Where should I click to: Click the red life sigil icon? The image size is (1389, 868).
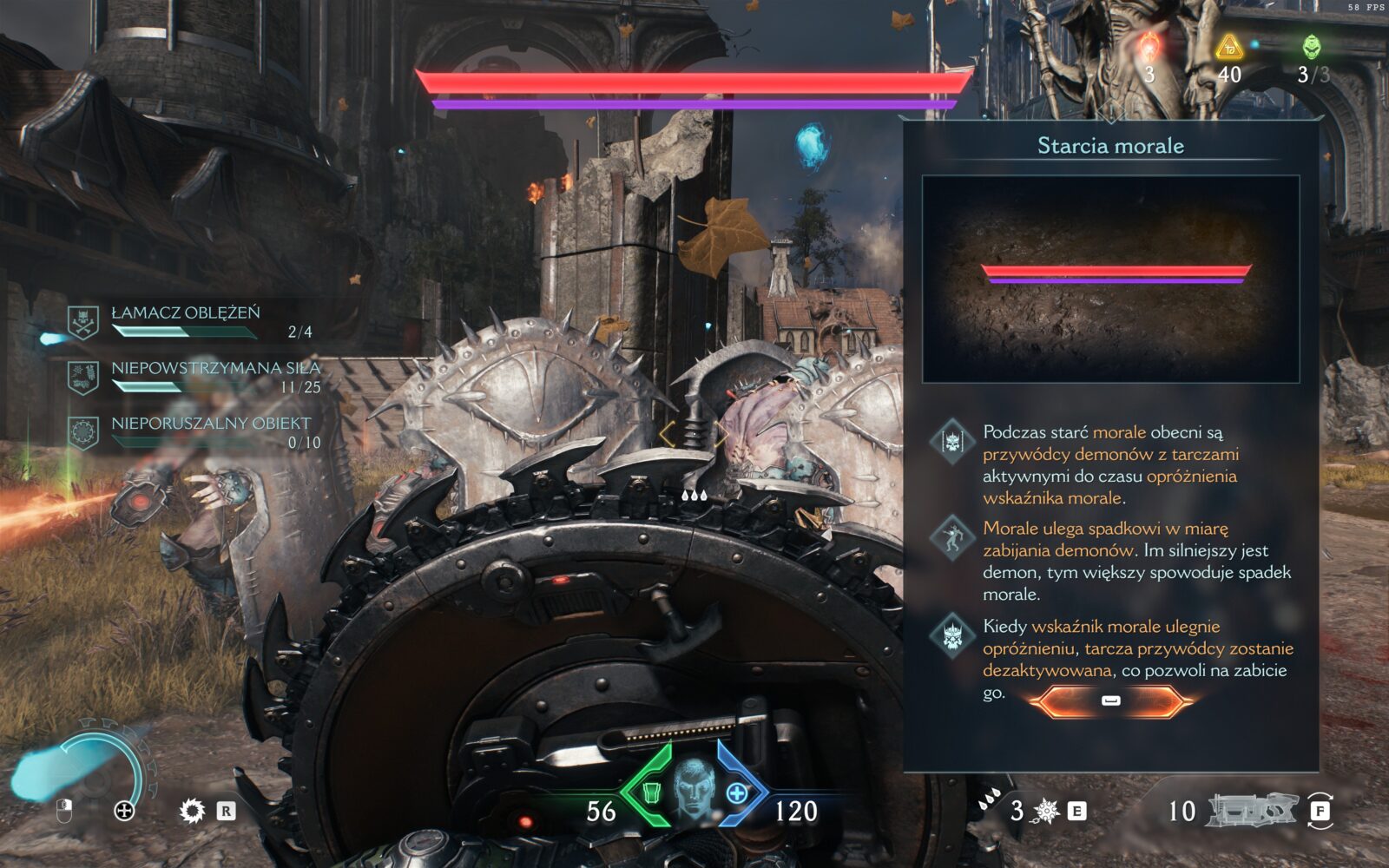(x=1149, y=45)
